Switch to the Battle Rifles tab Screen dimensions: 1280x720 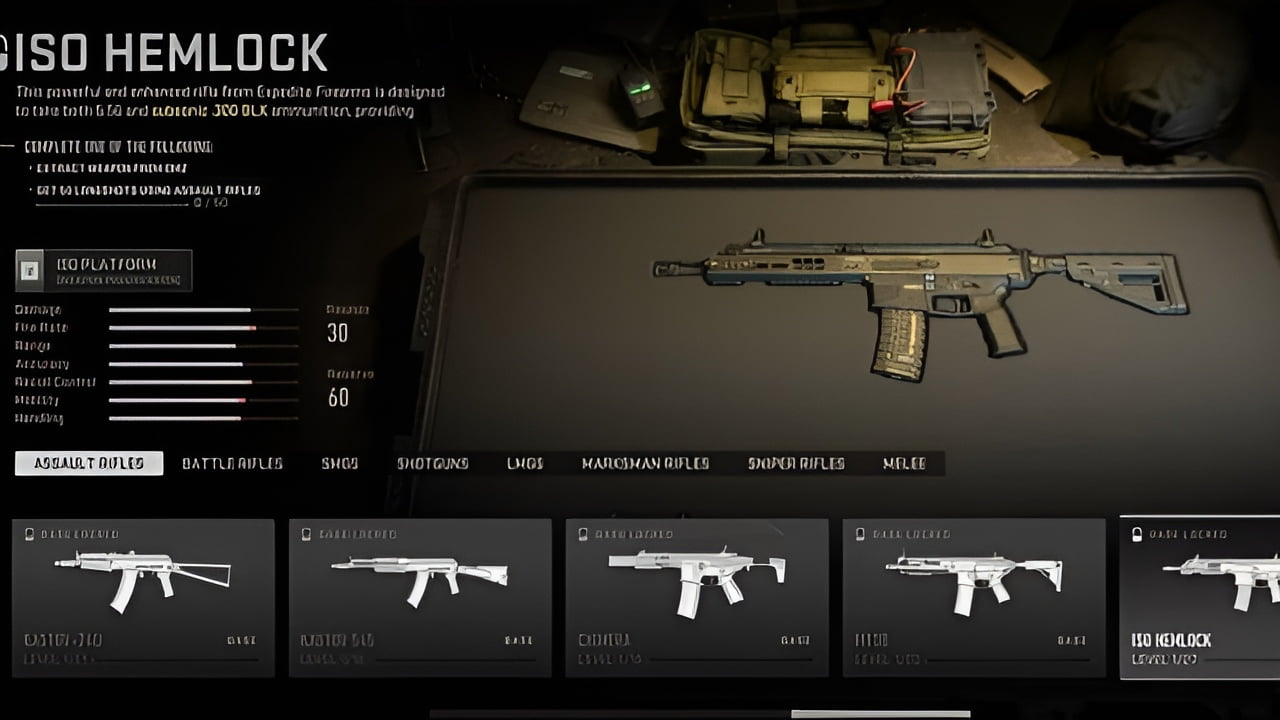tap(232, 463)
